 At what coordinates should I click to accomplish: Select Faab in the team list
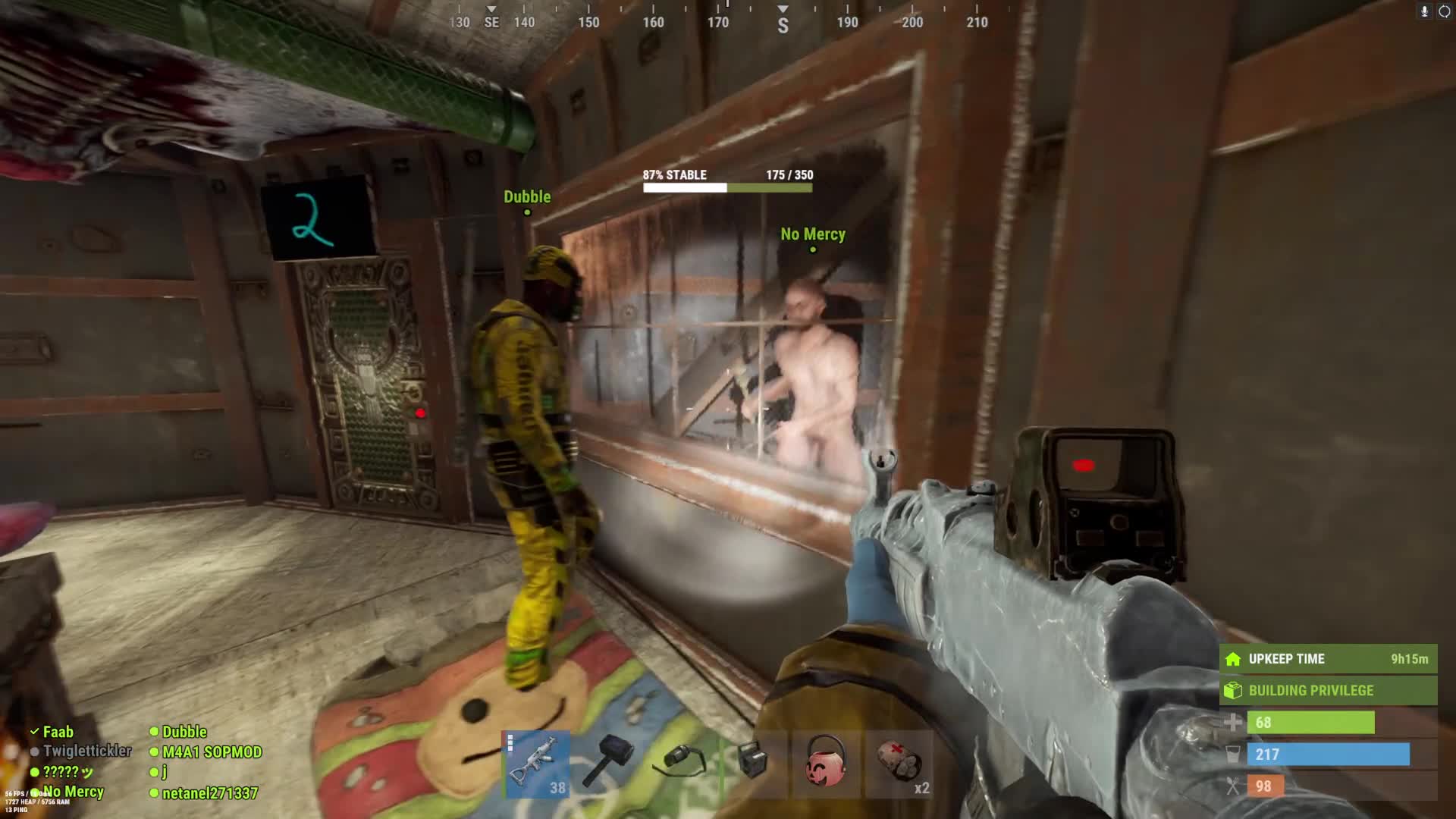[x=58, y=732]
